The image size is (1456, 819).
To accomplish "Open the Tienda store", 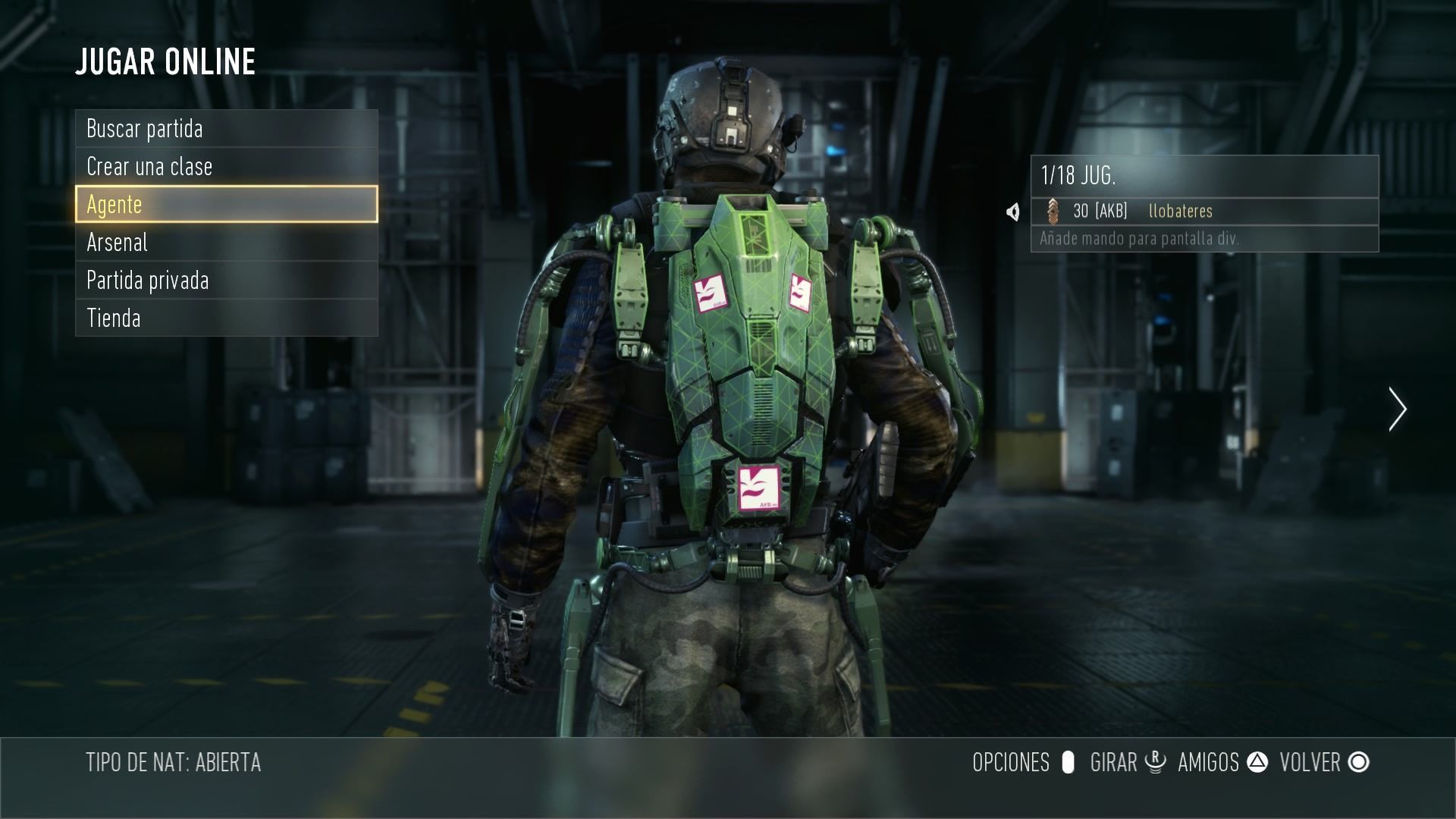I will click(226, 318).
